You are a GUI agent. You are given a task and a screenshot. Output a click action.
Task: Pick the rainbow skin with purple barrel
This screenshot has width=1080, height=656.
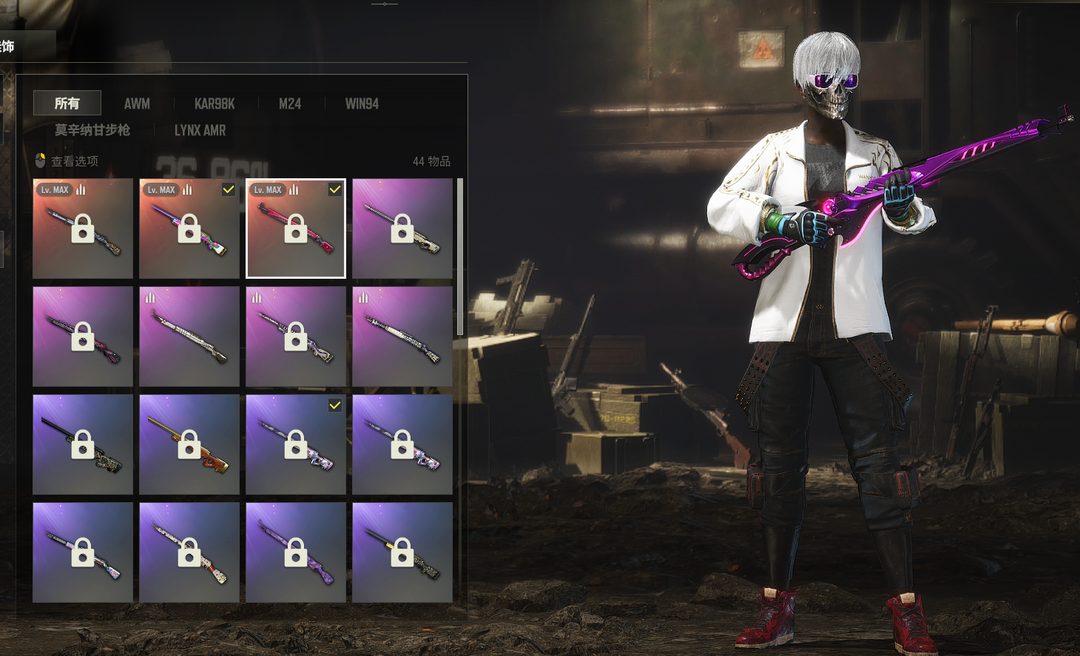(189, 229)
